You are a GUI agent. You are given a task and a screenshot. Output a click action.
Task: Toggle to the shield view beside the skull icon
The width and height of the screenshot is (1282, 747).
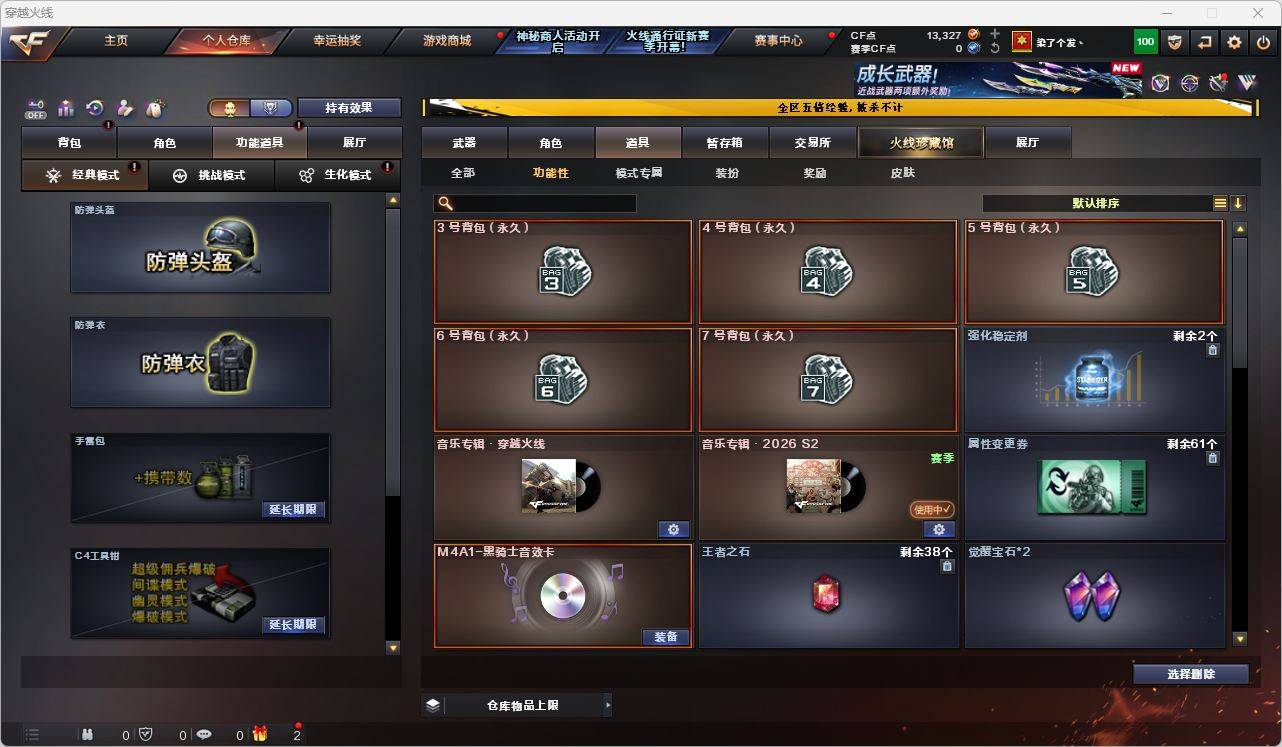271,108
